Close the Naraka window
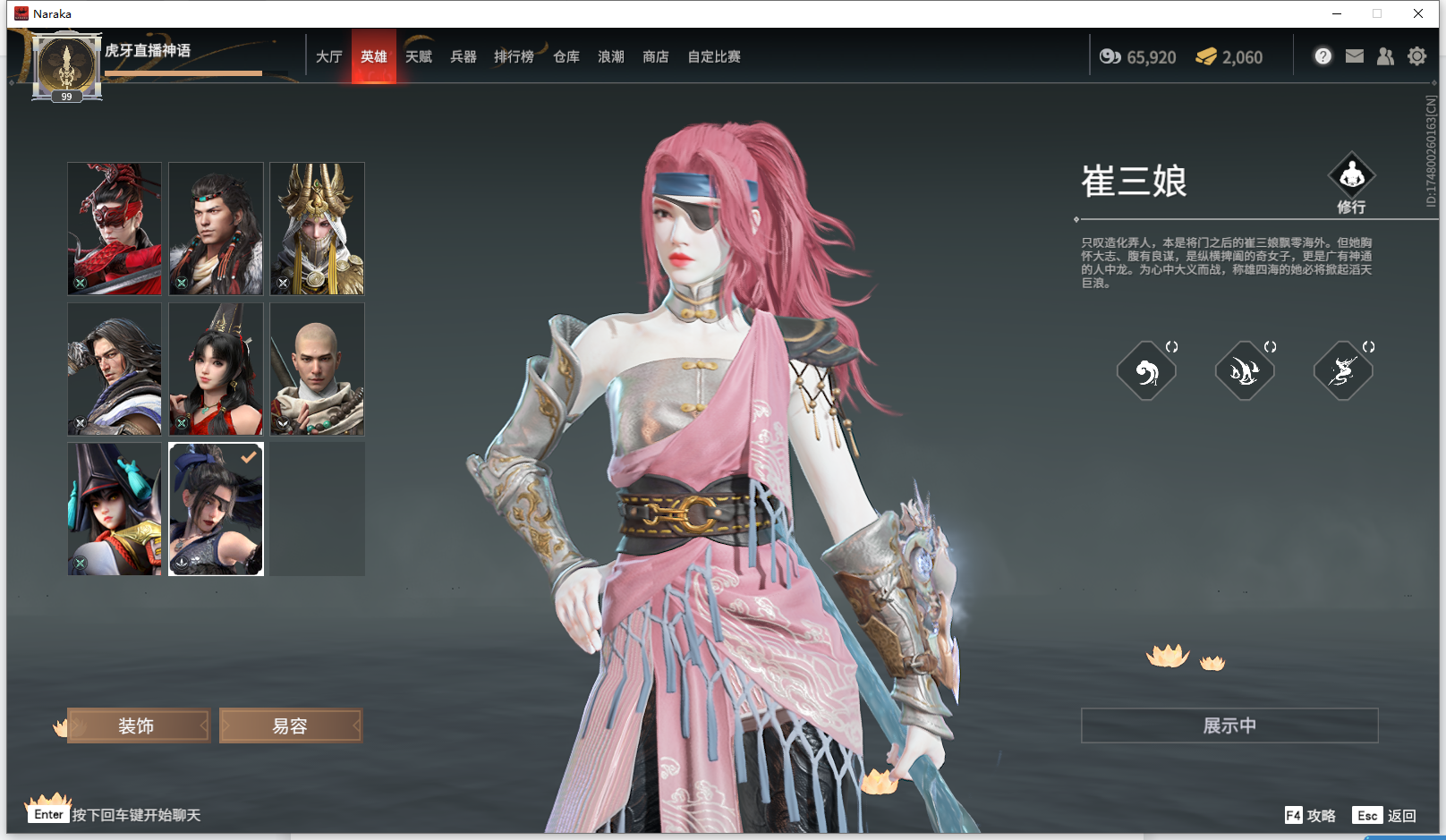The width and height of the screenshot is (1446, 840). coord(1418,13)
